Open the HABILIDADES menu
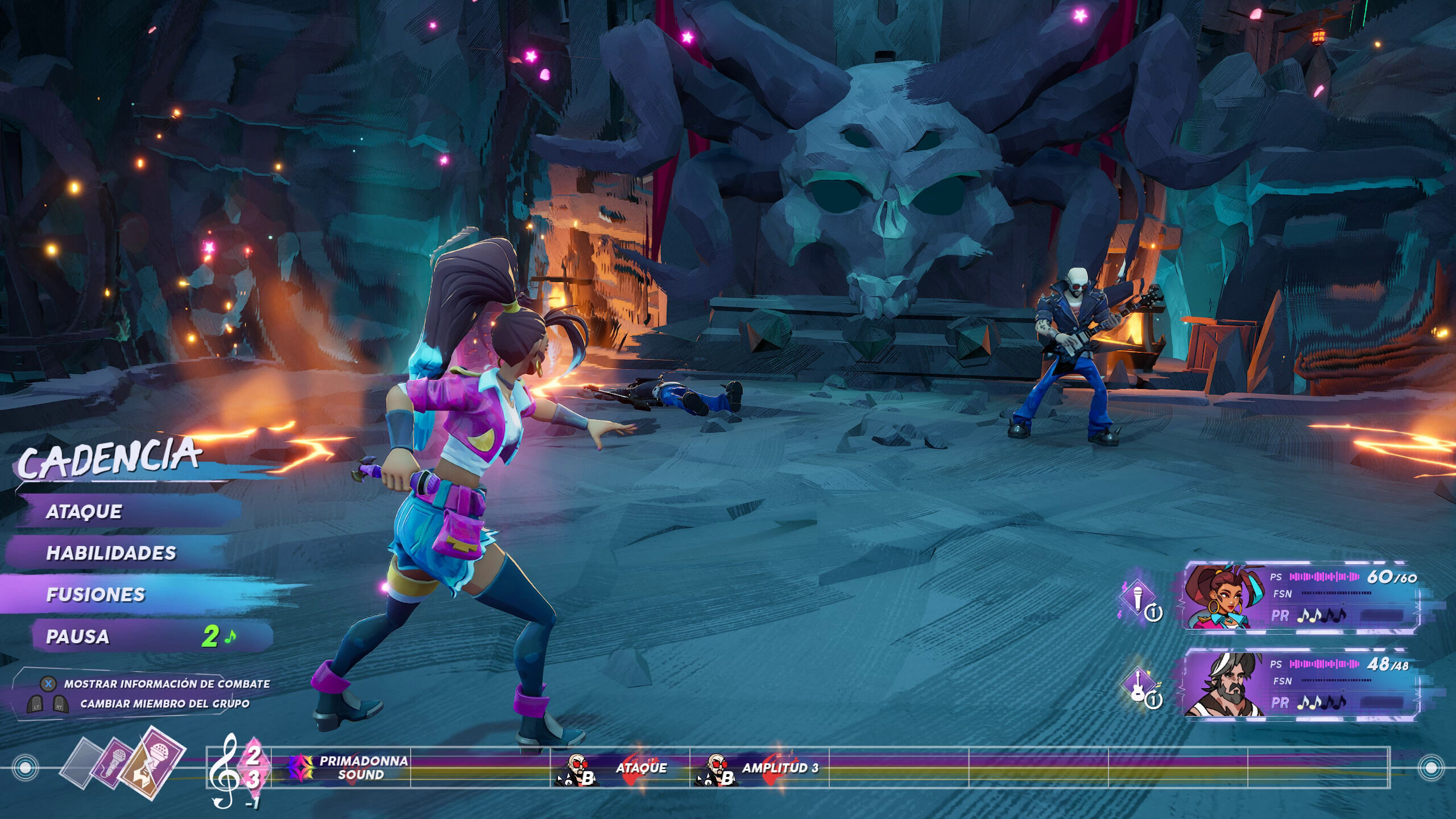The height and width of the screenshot is (819, 1456). coord(111,553)
